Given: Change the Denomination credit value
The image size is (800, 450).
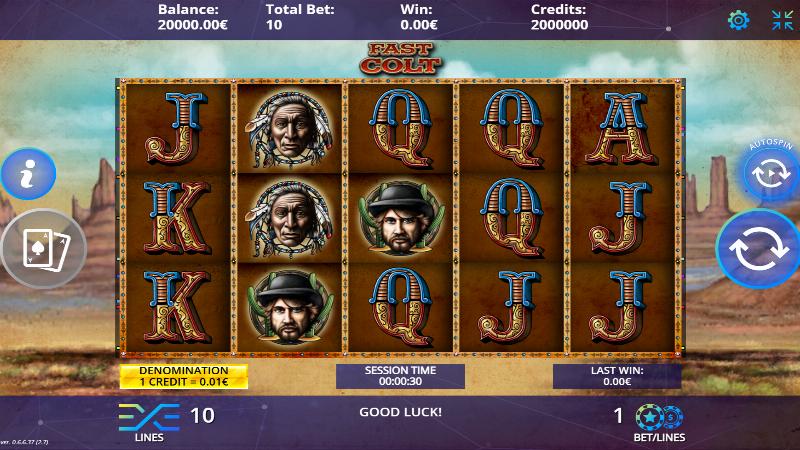Looking at the screenshot, I should pos(183,376).
